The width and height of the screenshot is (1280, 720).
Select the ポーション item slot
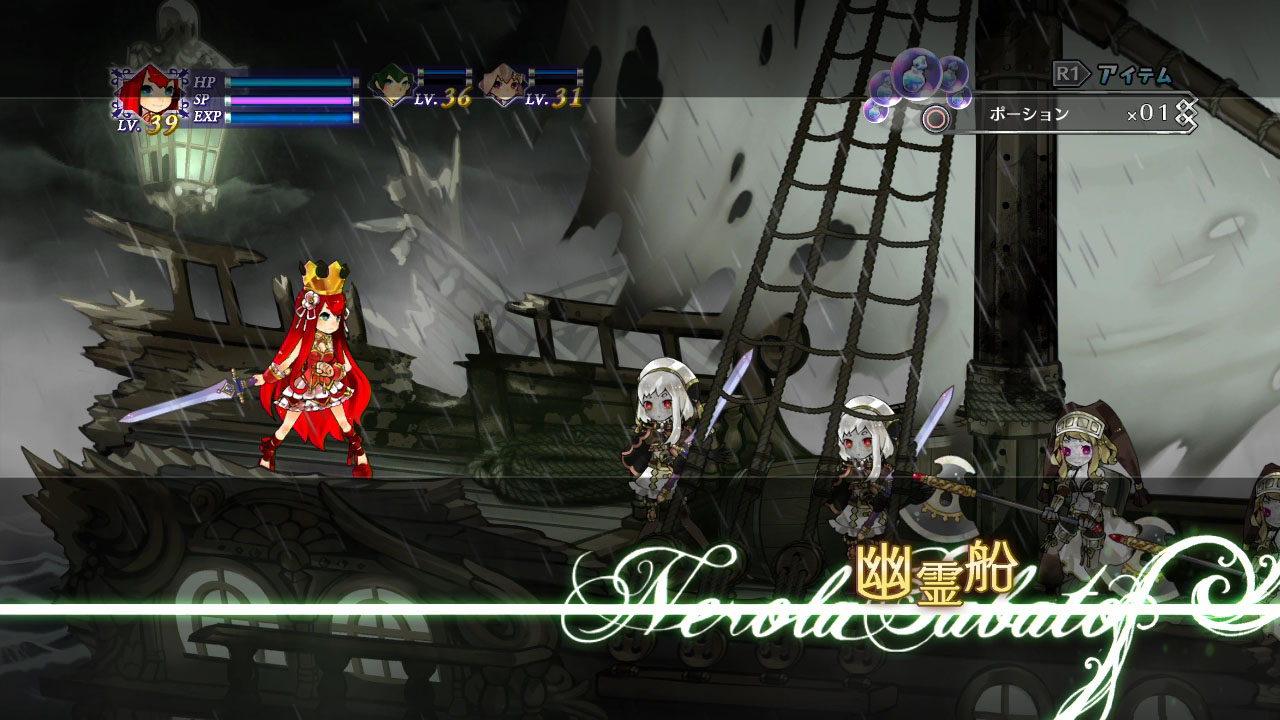coord(1030,112)
